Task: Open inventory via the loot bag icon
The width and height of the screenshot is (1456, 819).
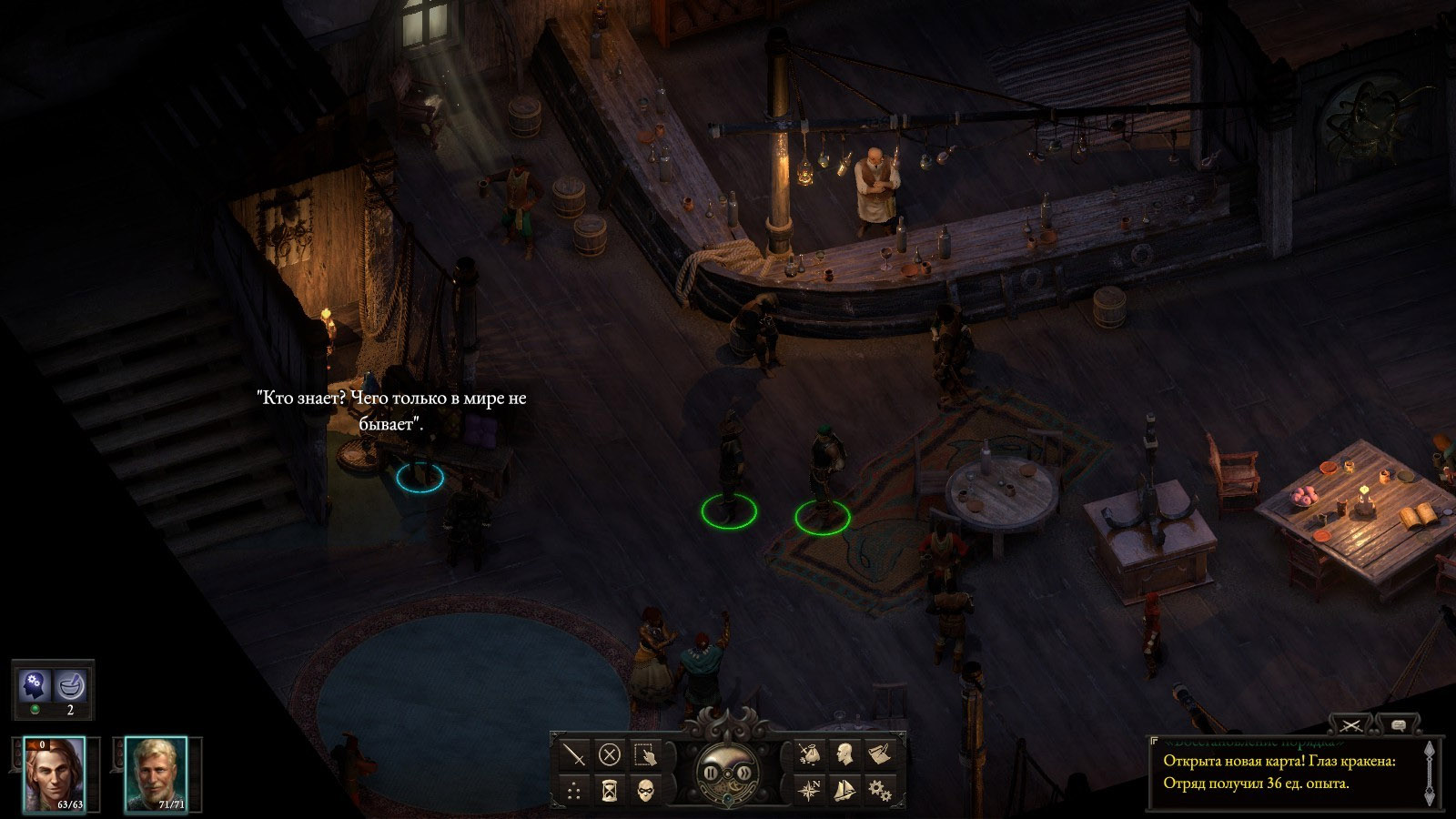Action: (809, 754)
